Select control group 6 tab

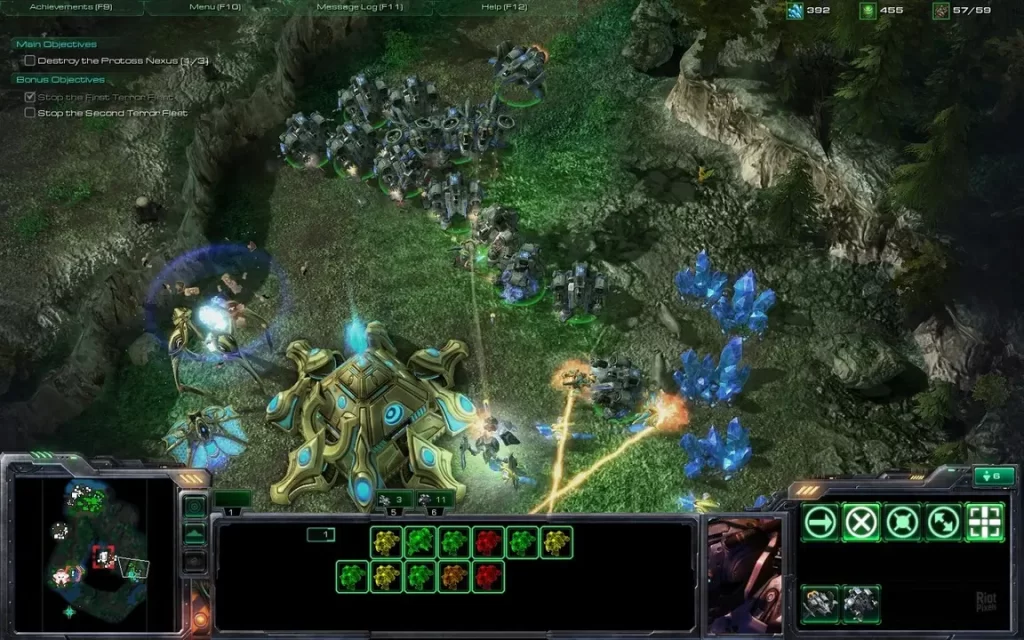(437, 498)
